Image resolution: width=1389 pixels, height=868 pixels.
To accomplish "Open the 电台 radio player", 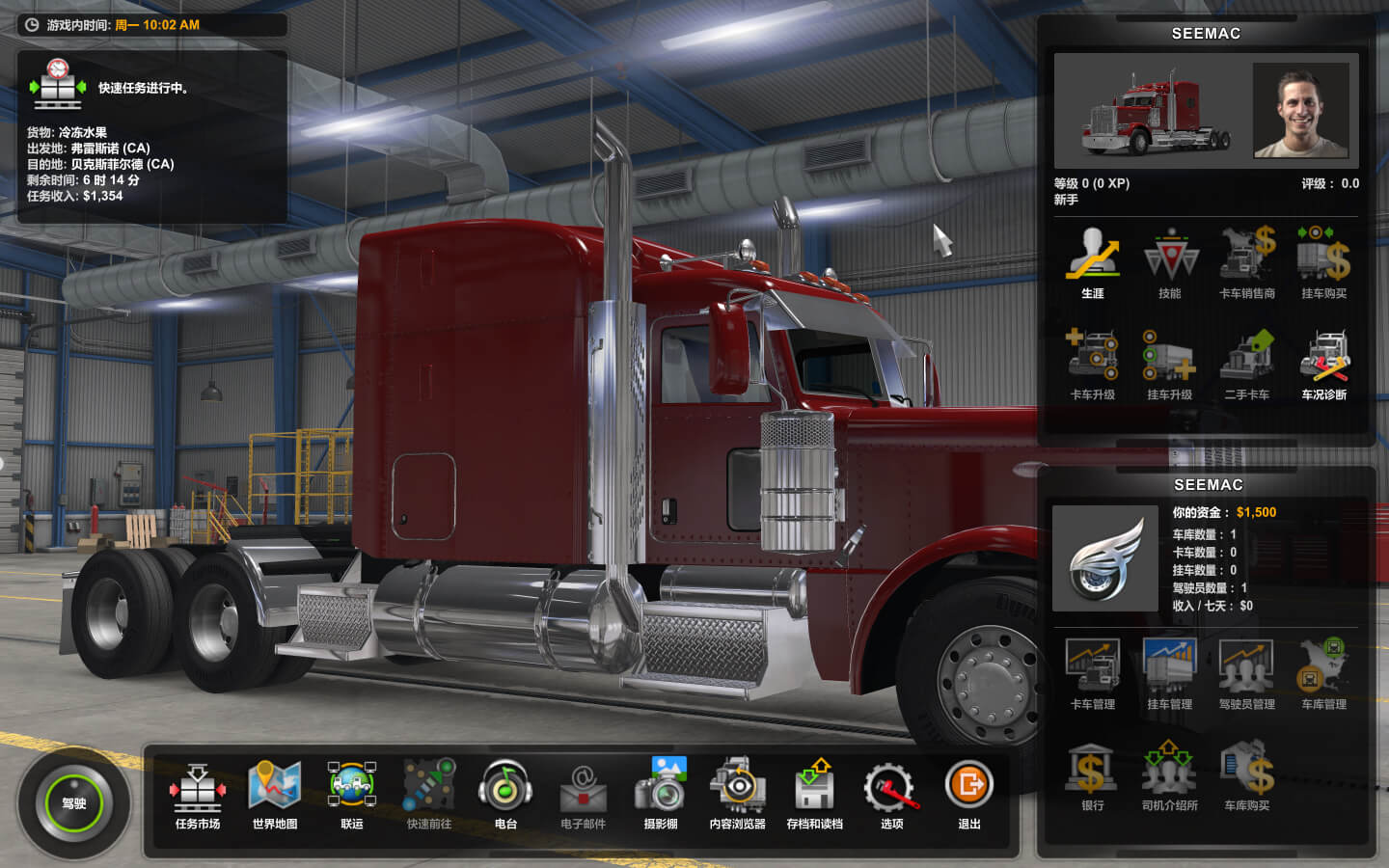I will pos(505,793).
